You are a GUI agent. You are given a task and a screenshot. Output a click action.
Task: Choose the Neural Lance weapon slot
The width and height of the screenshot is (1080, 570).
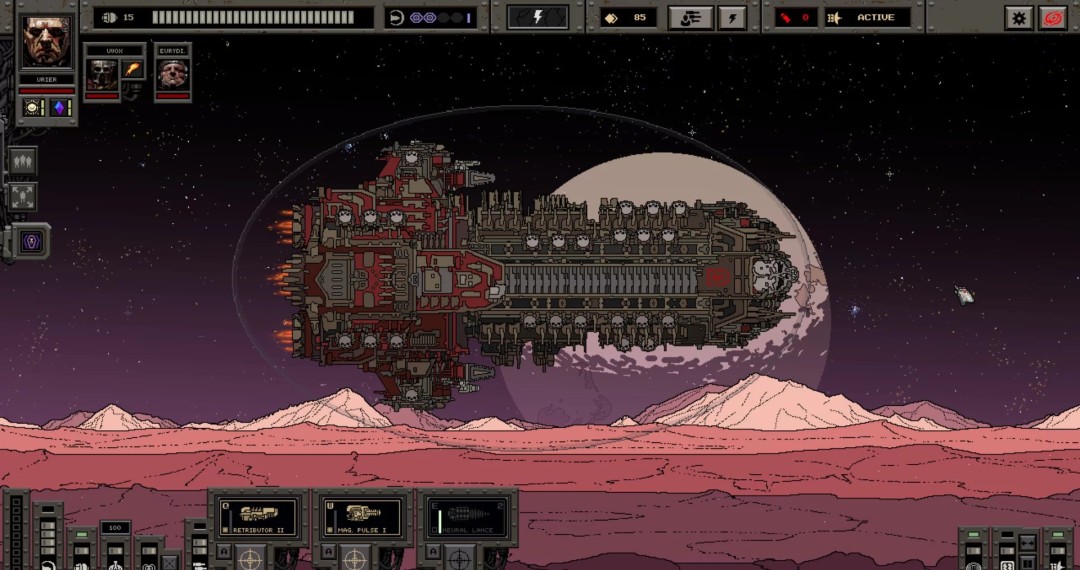(467, 516)
